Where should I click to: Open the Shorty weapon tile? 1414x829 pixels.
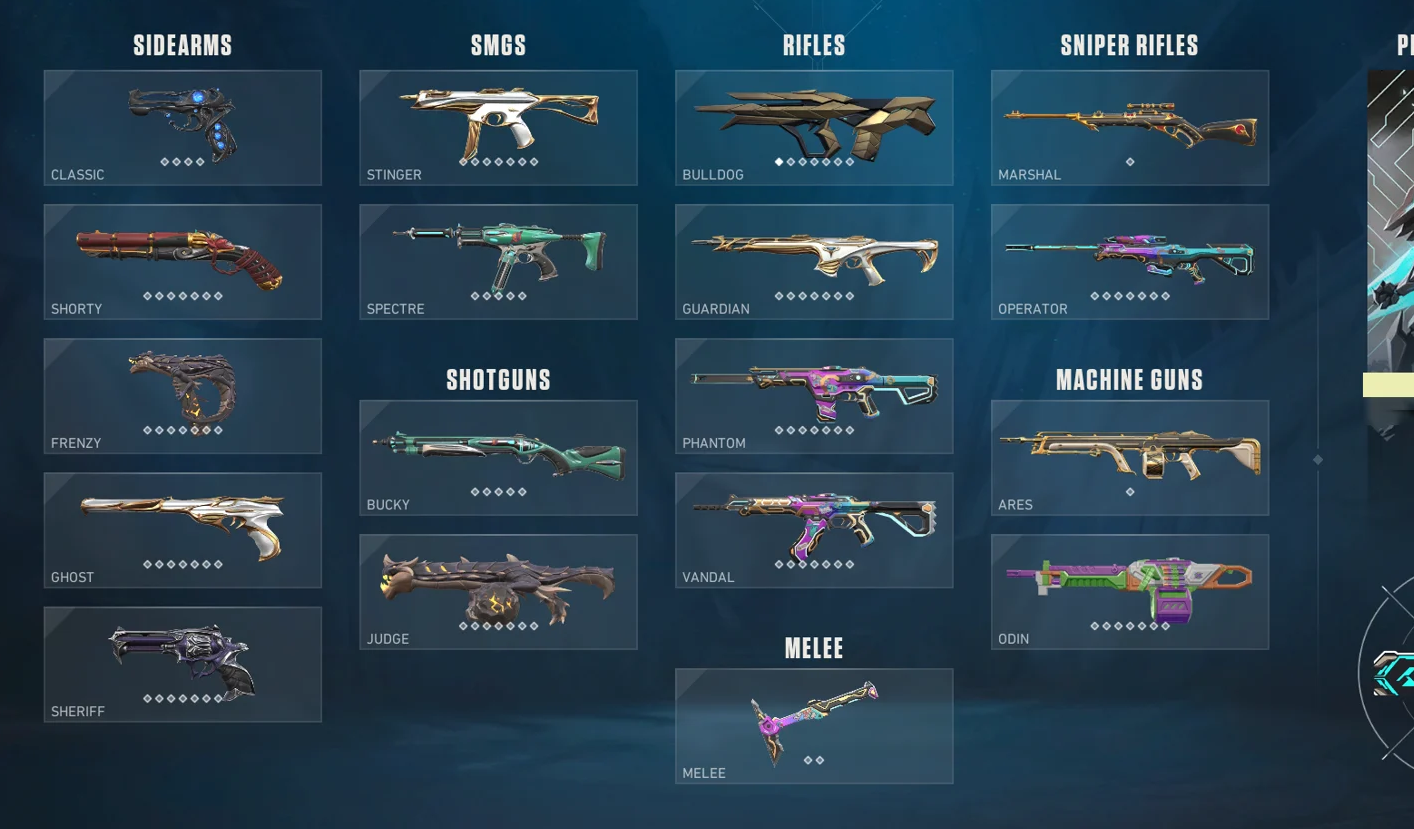182,261
